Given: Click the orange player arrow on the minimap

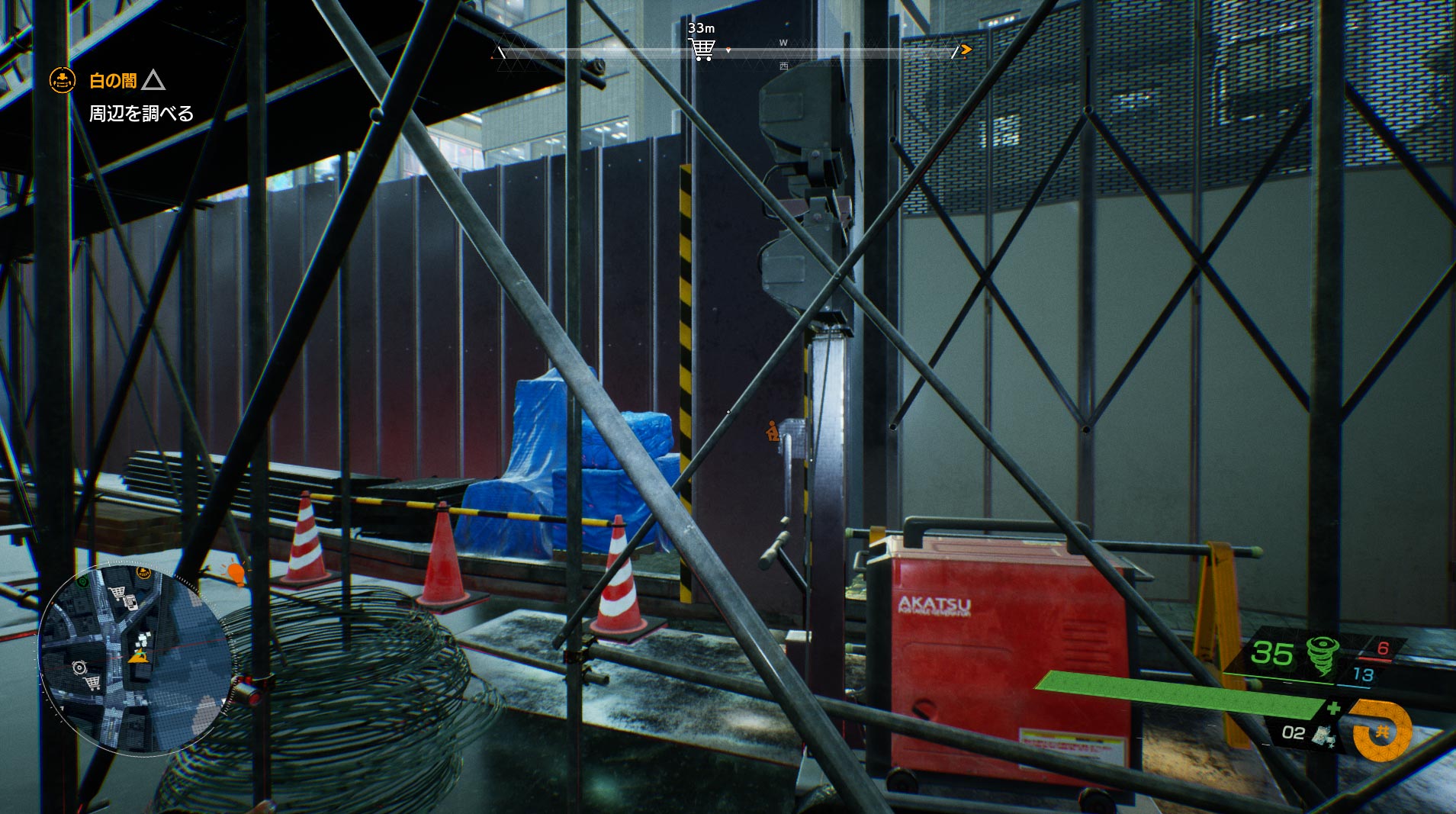Looking at the screenshot, I should [x=138, y=656].
